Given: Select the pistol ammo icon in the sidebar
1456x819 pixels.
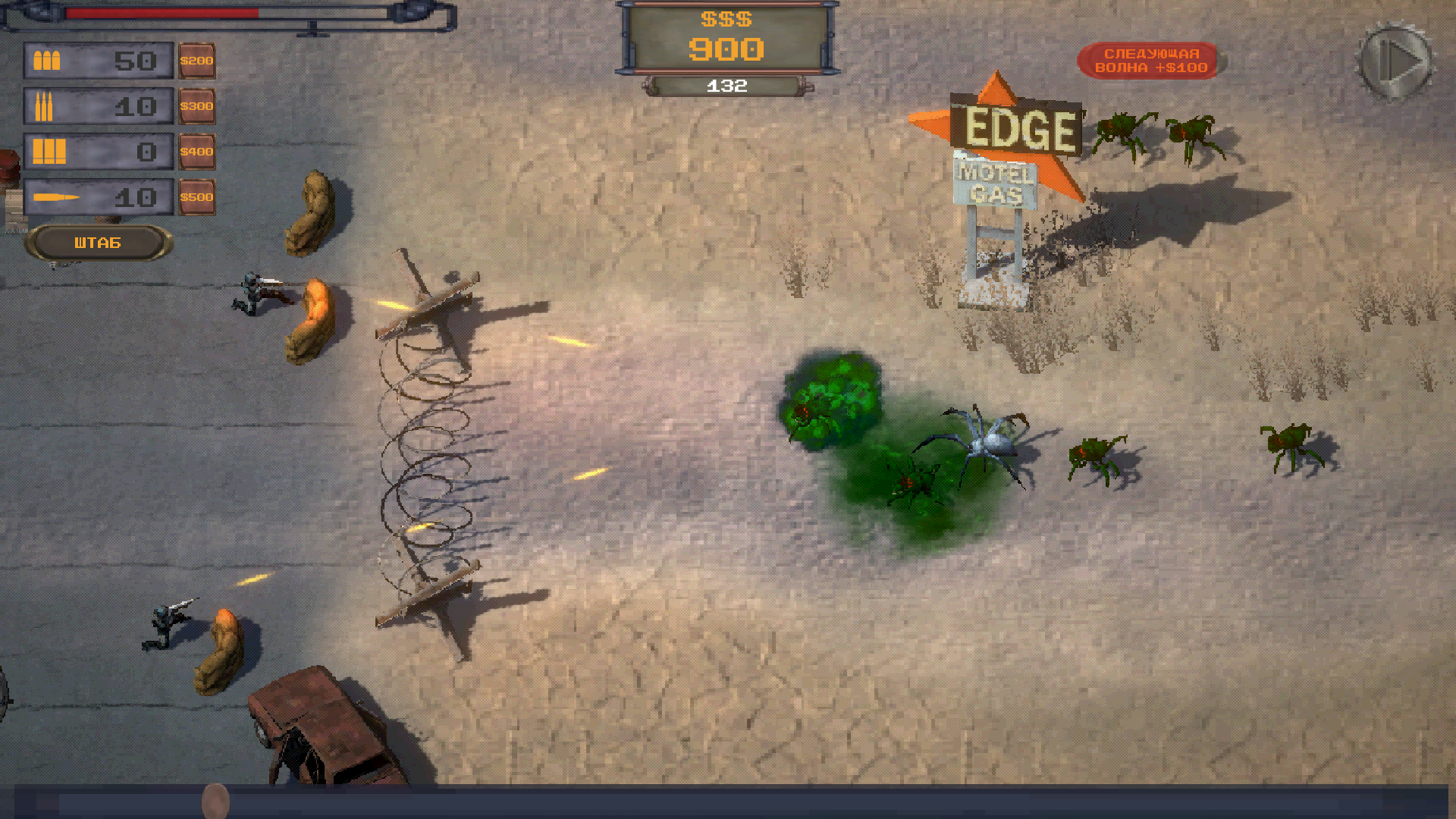Looking at the screenshot, I should point(47,59).
